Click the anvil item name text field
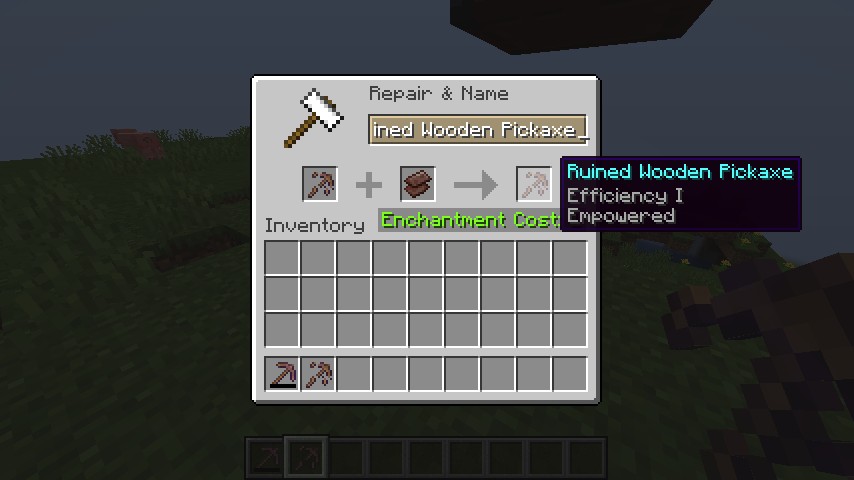This screenshot has height=480, width=854. click(478, 130)
